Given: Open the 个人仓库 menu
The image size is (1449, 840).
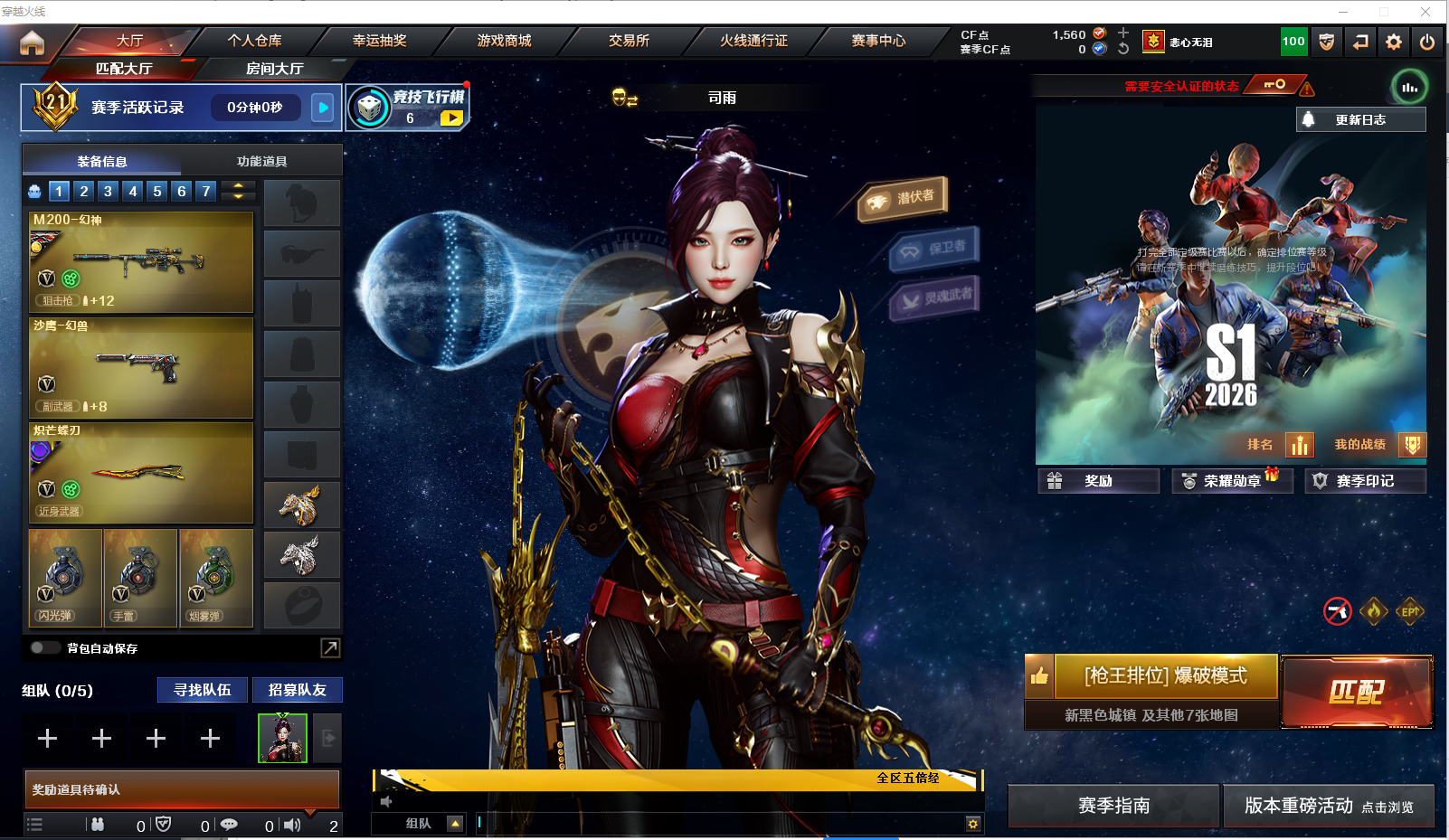Looking at the screenshot, I should (254, 41).
